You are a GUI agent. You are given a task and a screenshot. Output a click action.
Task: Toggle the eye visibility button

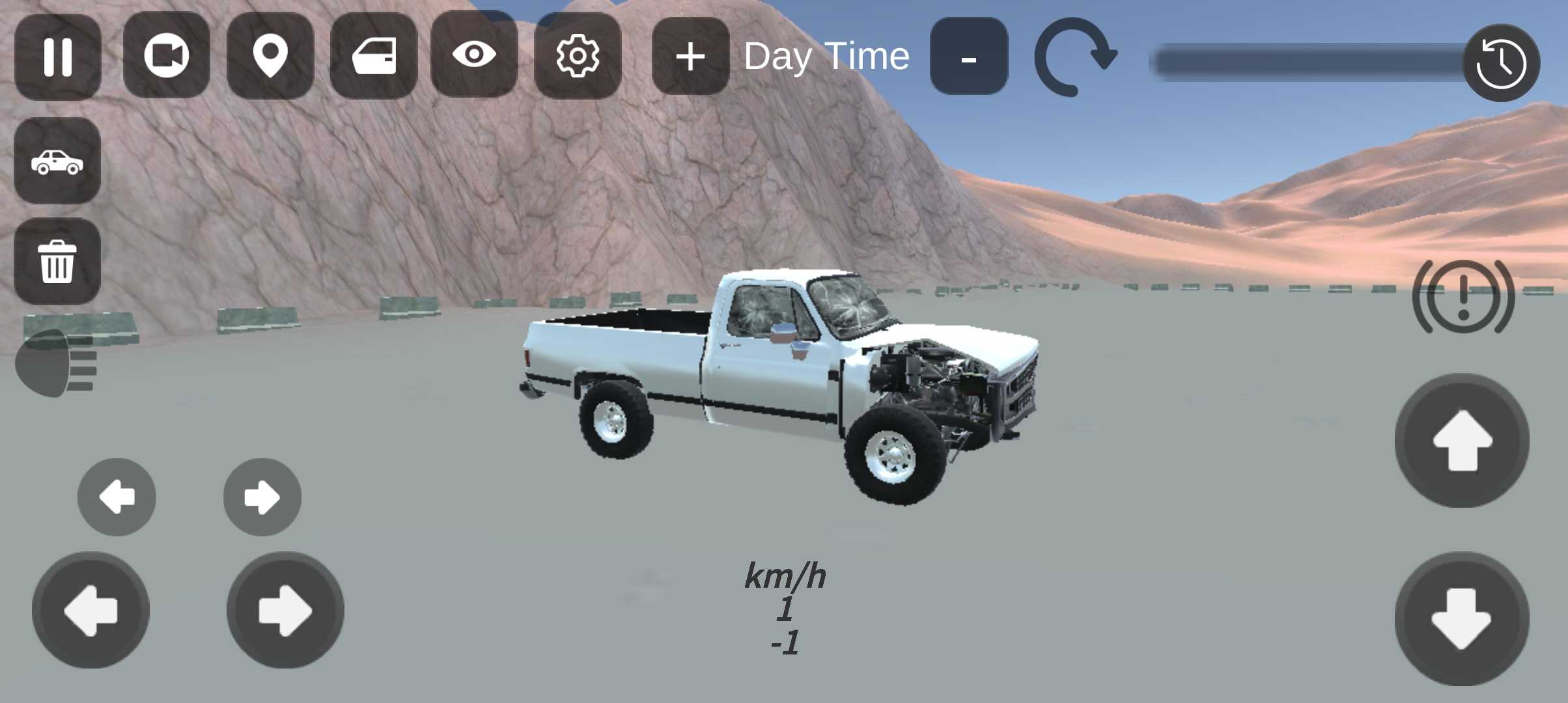474,55
